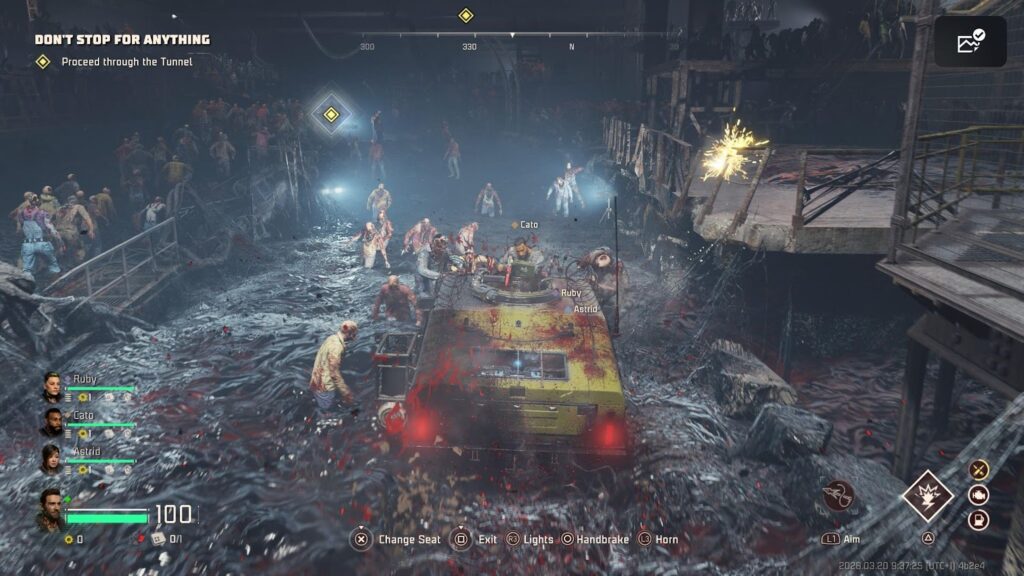Select Astrid's squad portrait
The image size is (1024, 576).
[52, 459]
